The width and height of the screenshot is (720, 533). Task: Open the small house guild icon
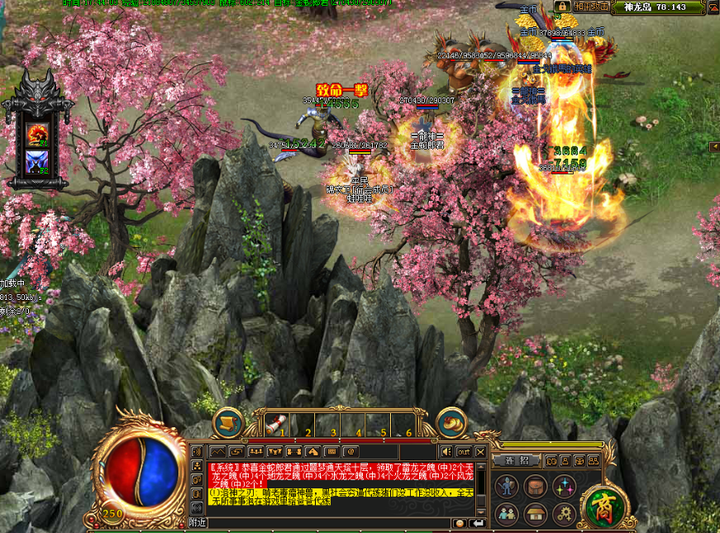click(537, 514)
